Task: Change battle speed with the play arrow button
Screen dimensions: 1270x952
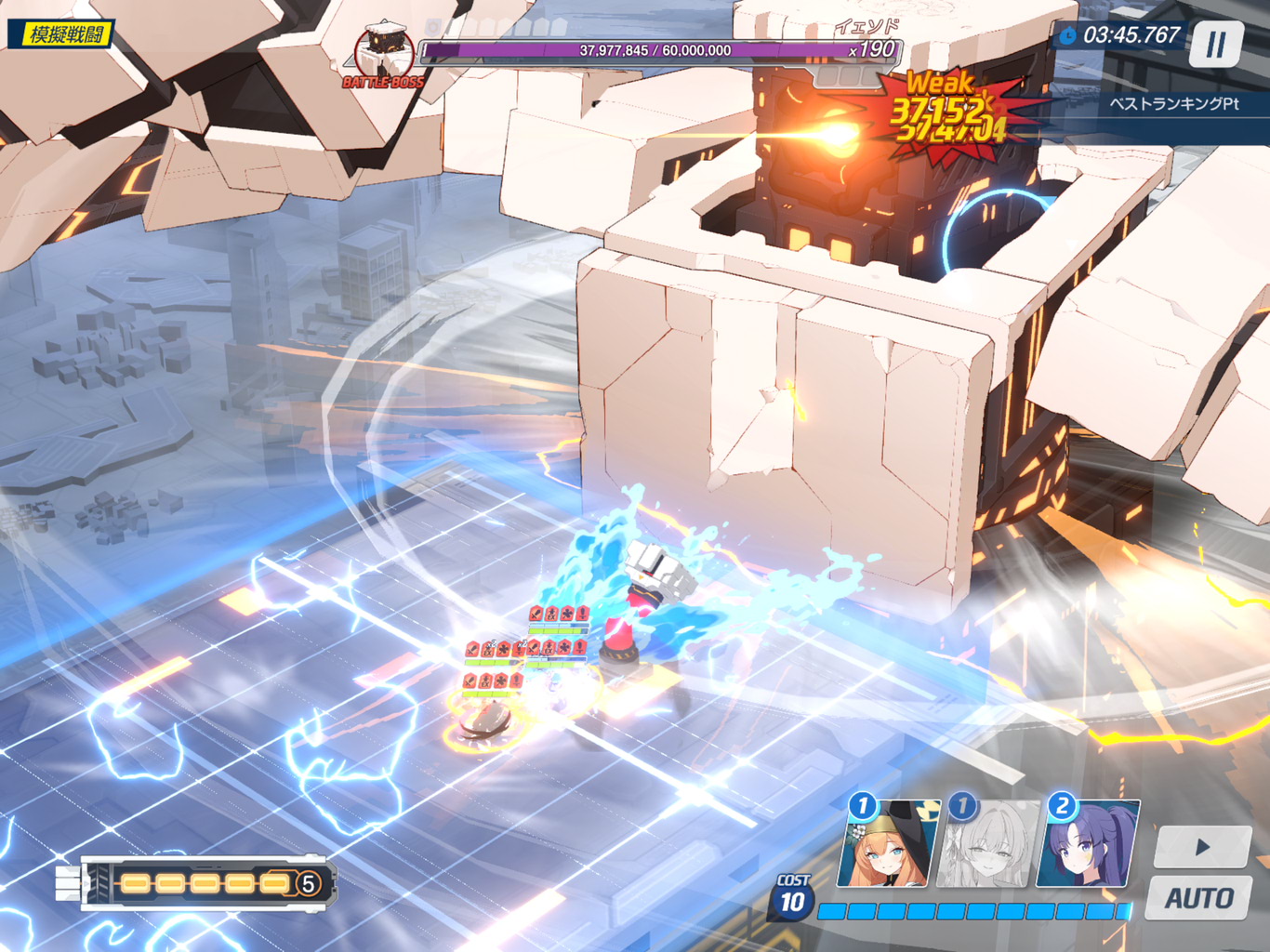Action: click(x=1202, y=847)
